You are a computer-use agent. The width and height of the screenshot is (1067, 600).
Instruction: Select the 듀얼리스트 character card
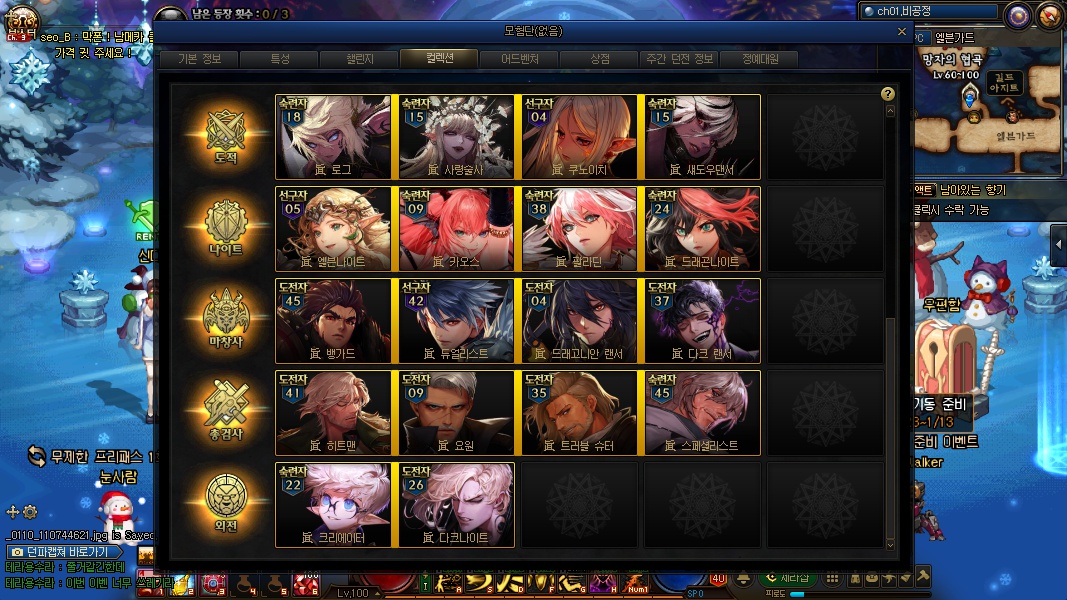[456, 320]
